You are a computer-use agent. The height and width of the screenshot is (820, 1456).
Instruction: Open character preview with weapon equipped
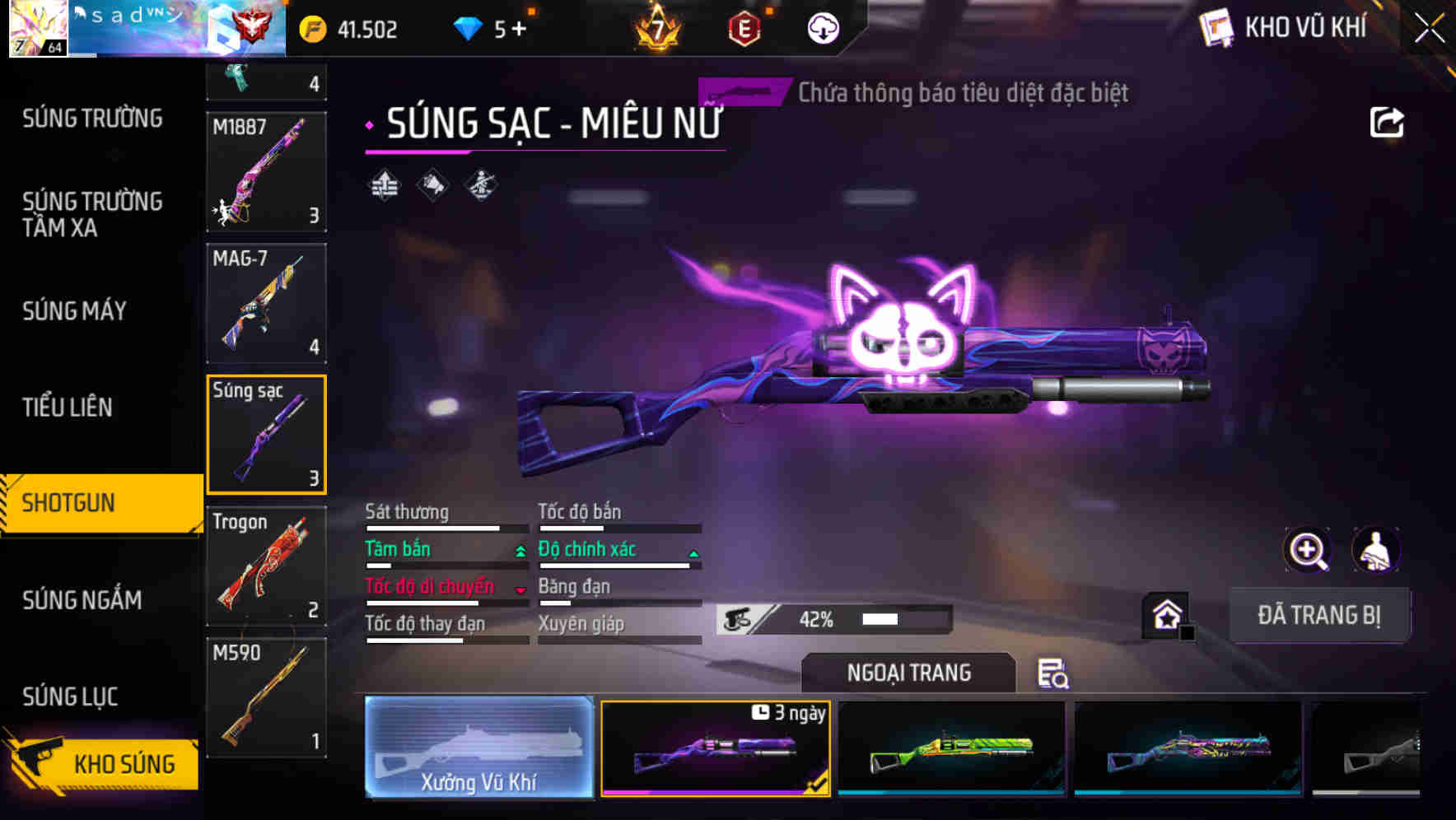(x=1375, y=550)
